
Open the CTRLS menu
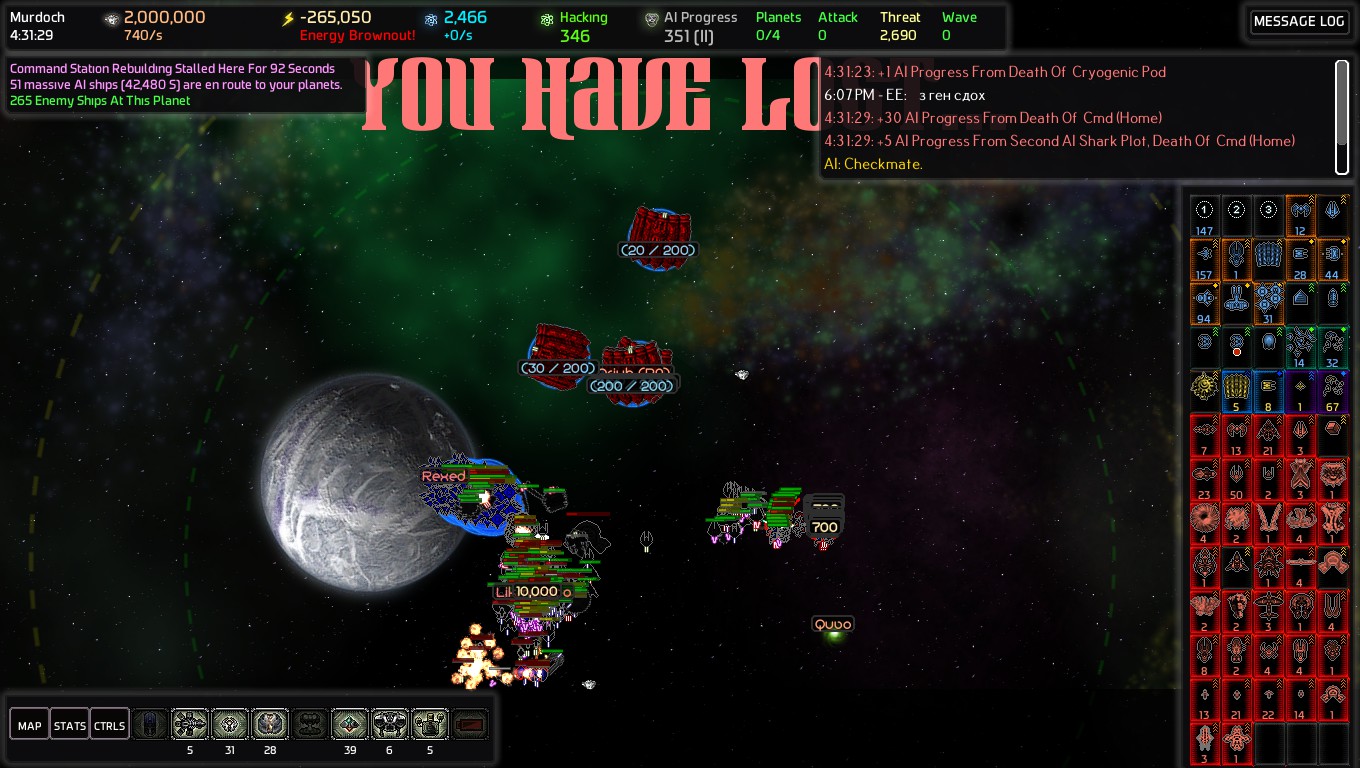coord(109,725)
